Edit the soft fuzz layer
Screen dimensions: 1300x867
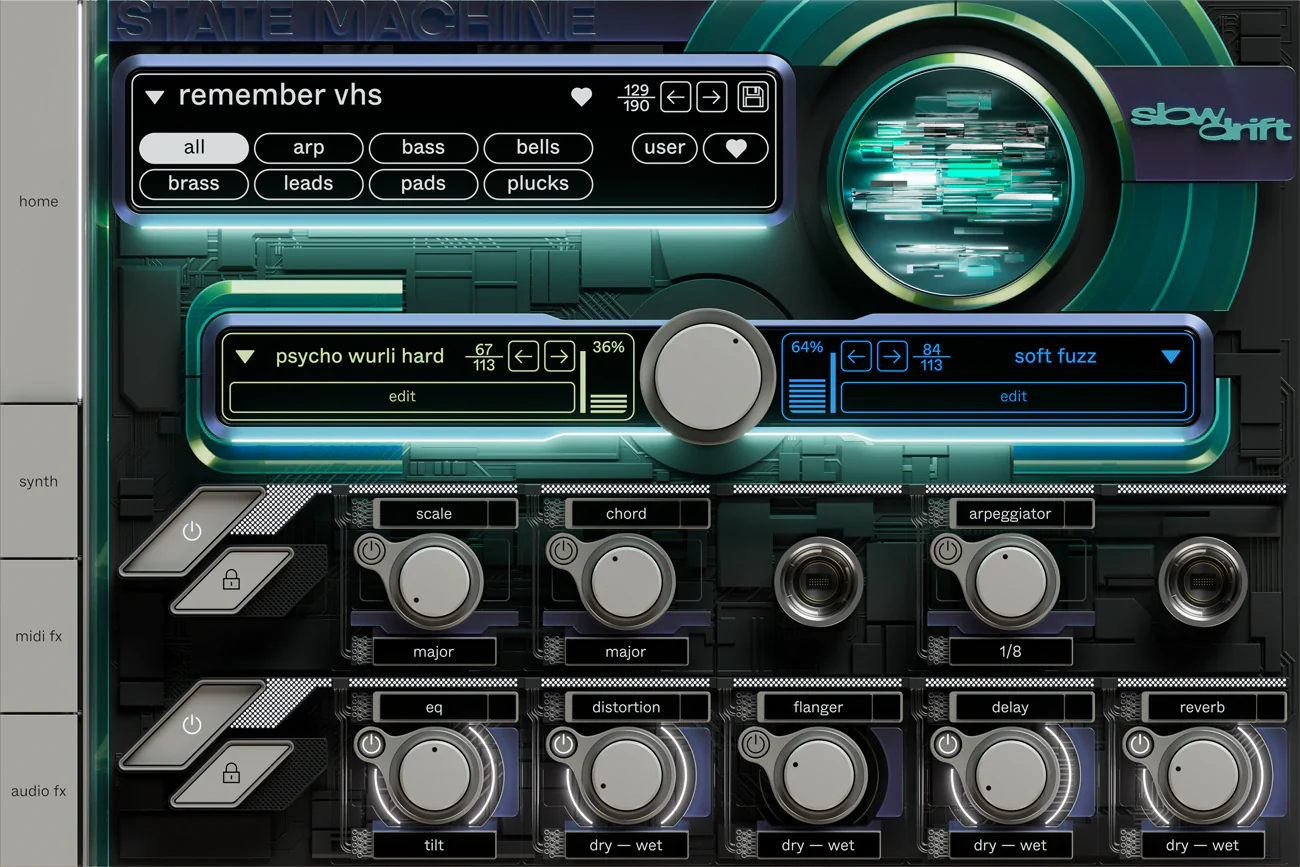(1013, 397)
